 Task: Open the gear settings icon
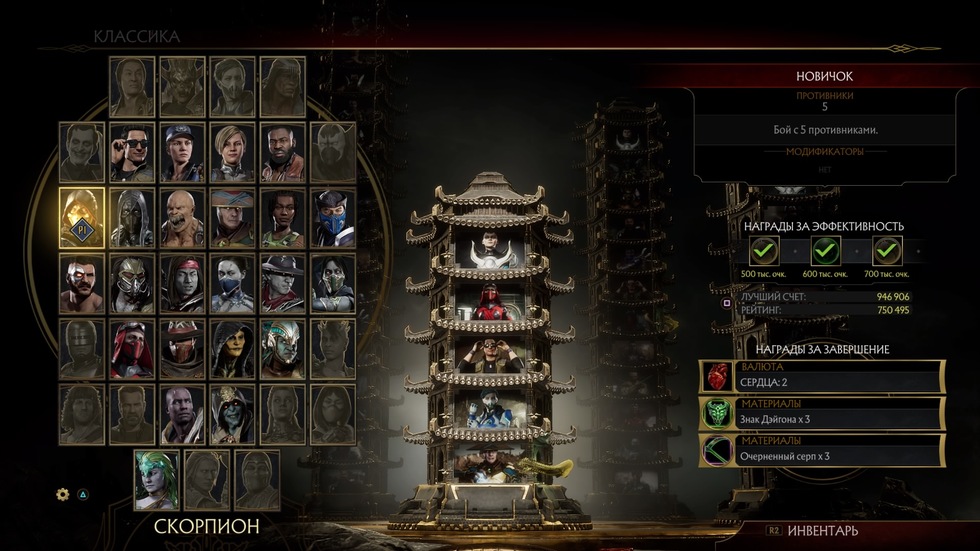click(x=63, y=494)
